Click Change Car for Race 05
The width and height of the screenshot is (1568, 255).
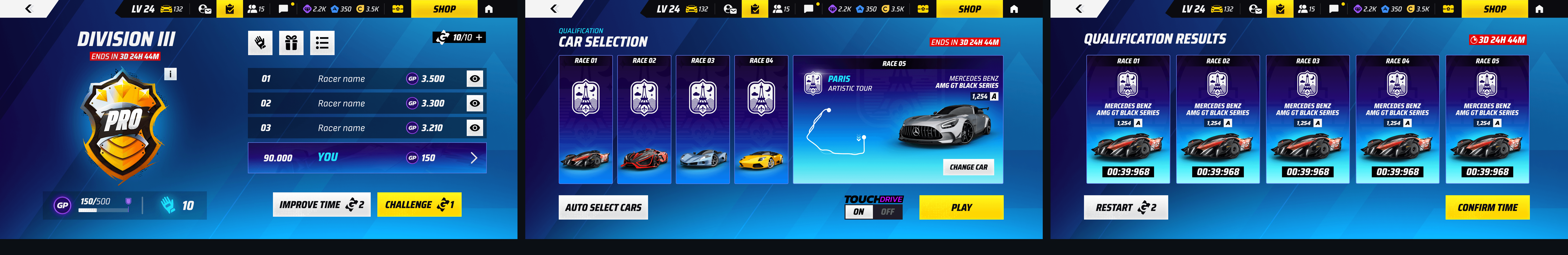tap(968, 167)
